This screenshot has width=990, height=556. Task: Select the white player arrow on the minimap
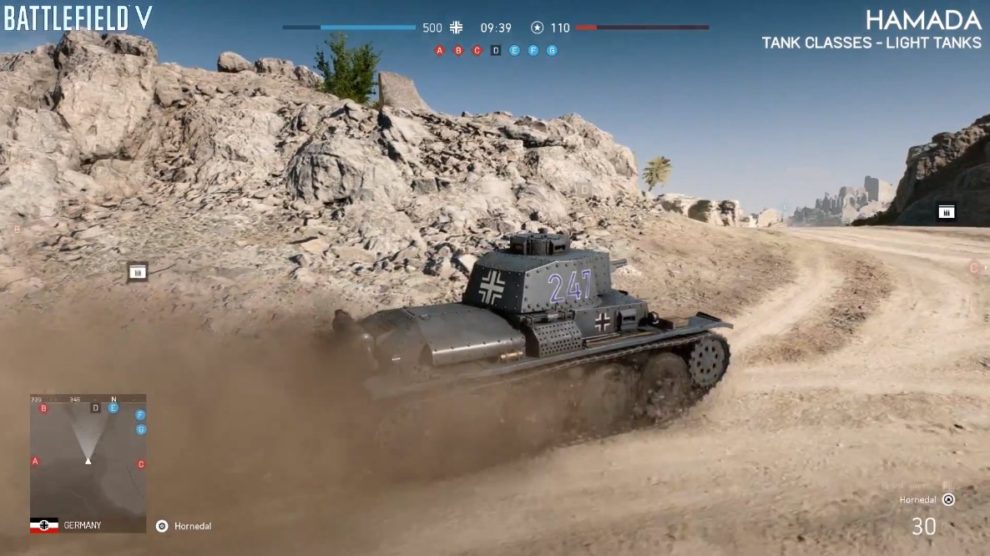pos(88,460)
